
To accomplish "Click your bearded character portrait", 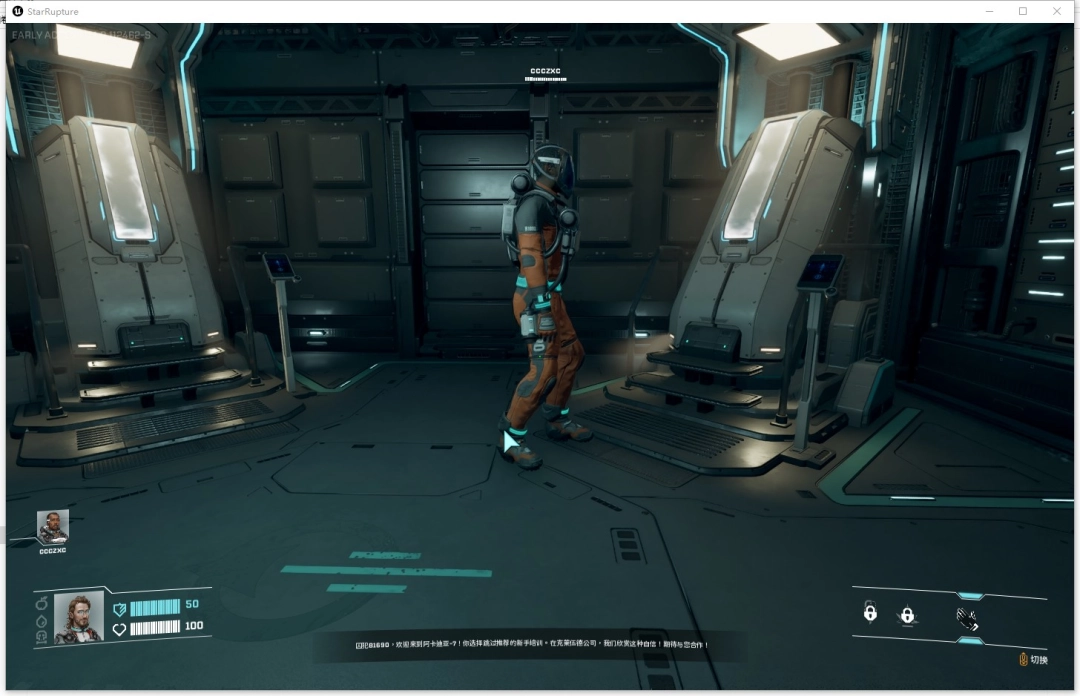I will pos(78,617).
